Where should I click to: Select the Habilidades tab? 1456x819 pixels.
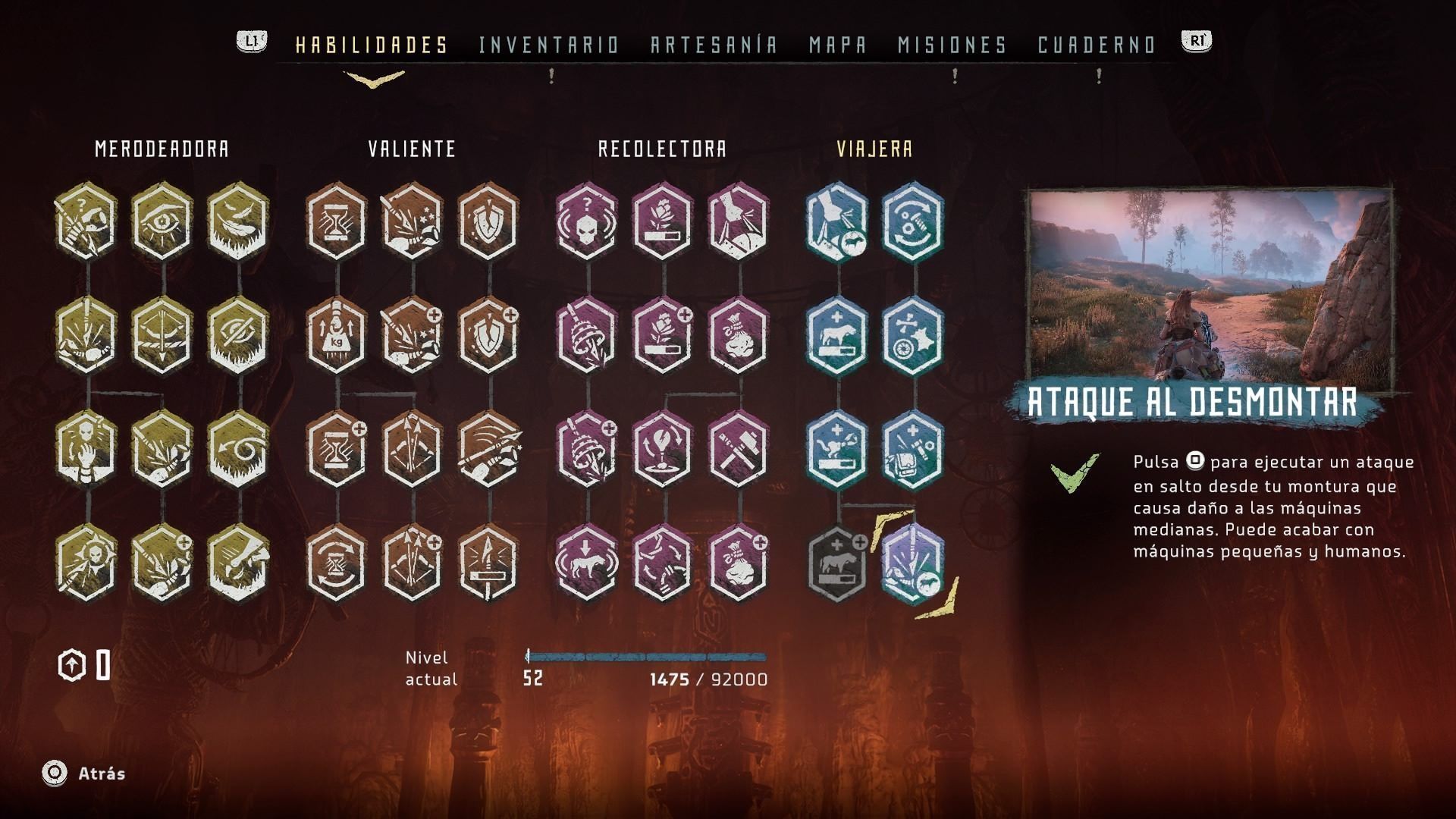point(372,45)
